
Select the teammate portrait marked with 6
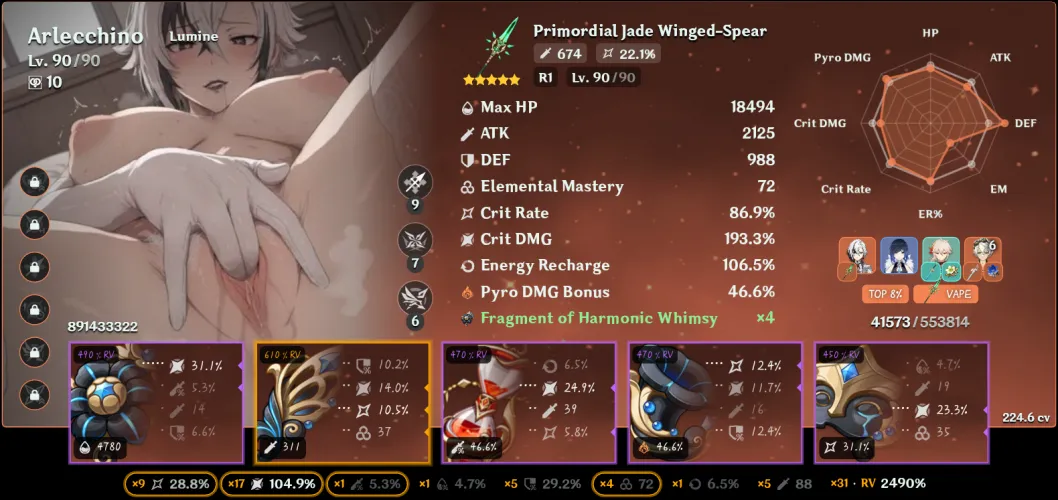(982, 257)
